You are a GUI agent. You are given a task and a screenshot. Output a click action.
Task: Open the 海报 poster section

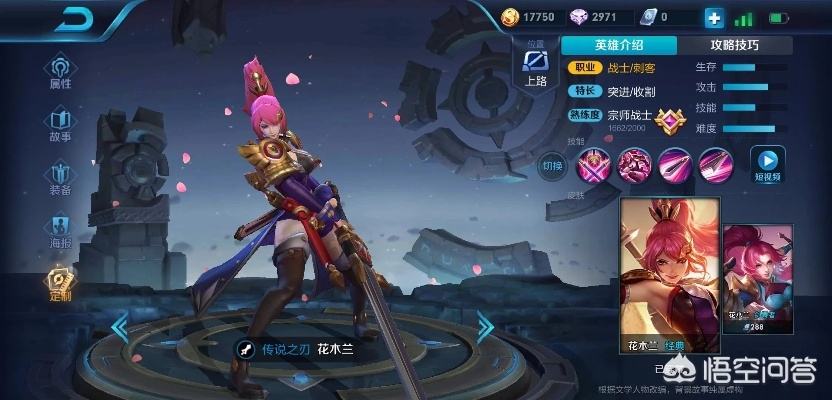60,230
